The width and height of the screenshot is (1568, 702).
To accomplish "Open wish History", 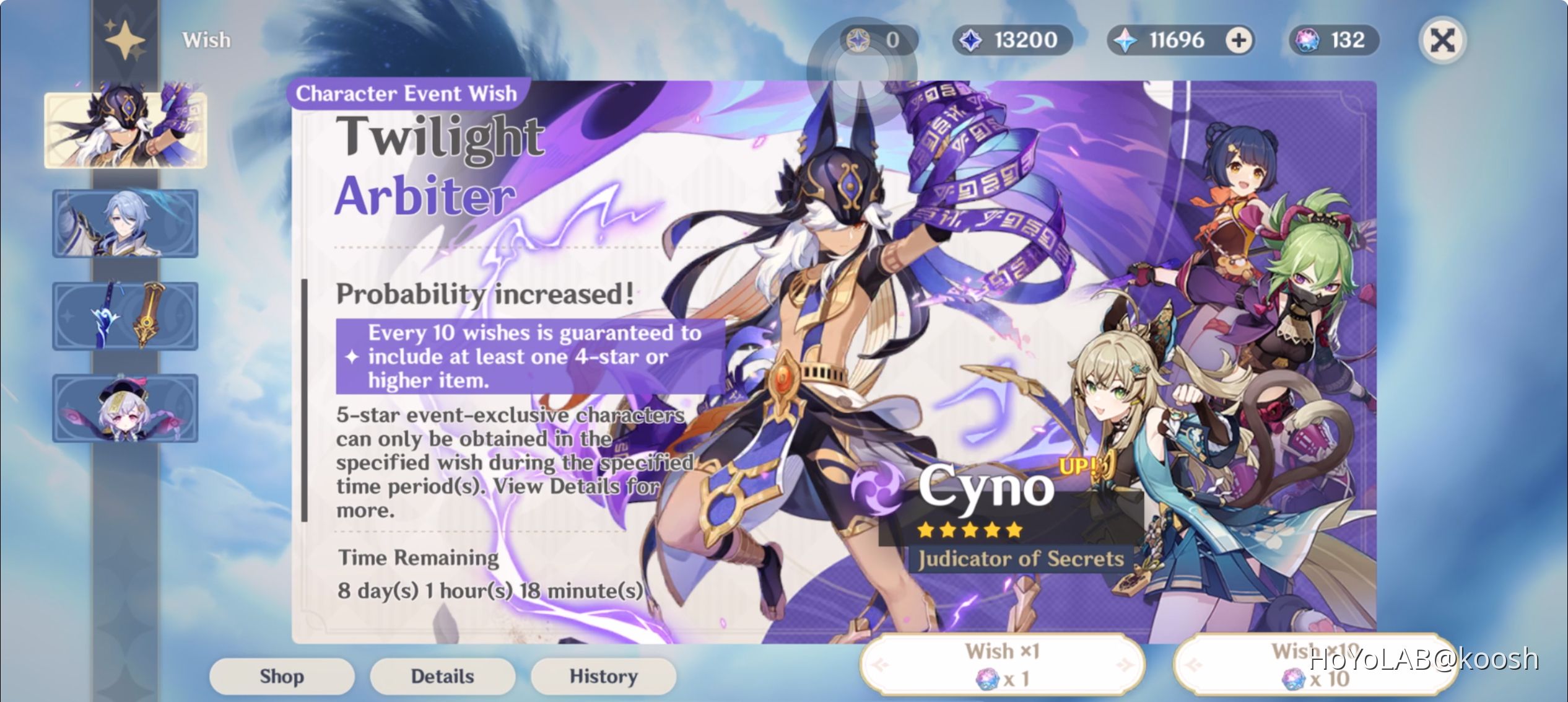I will pos(603,676).
